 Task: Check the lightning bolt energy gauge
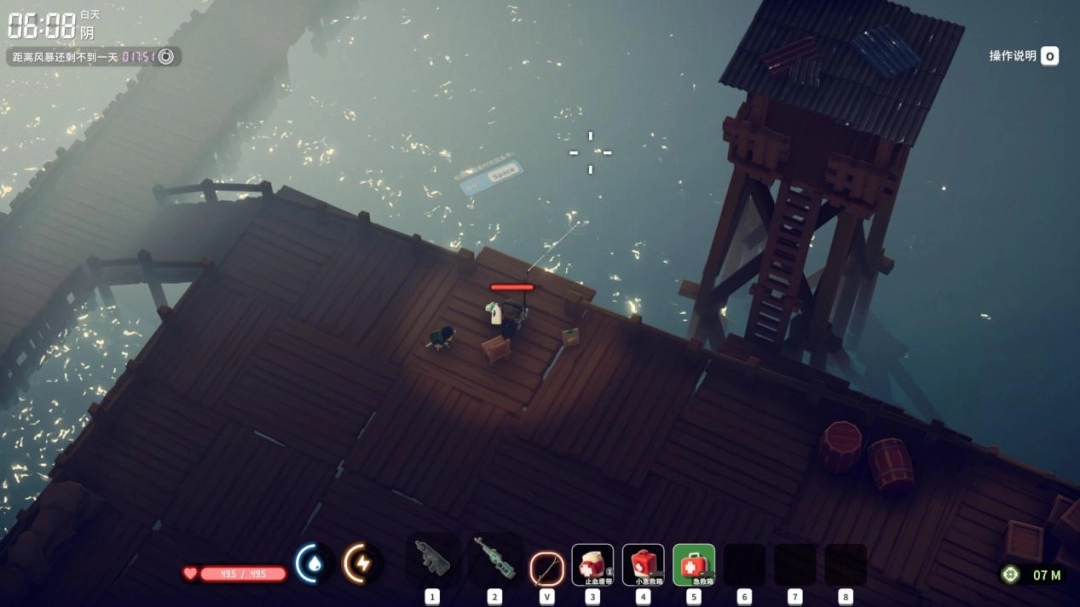[x=360, y=564]
